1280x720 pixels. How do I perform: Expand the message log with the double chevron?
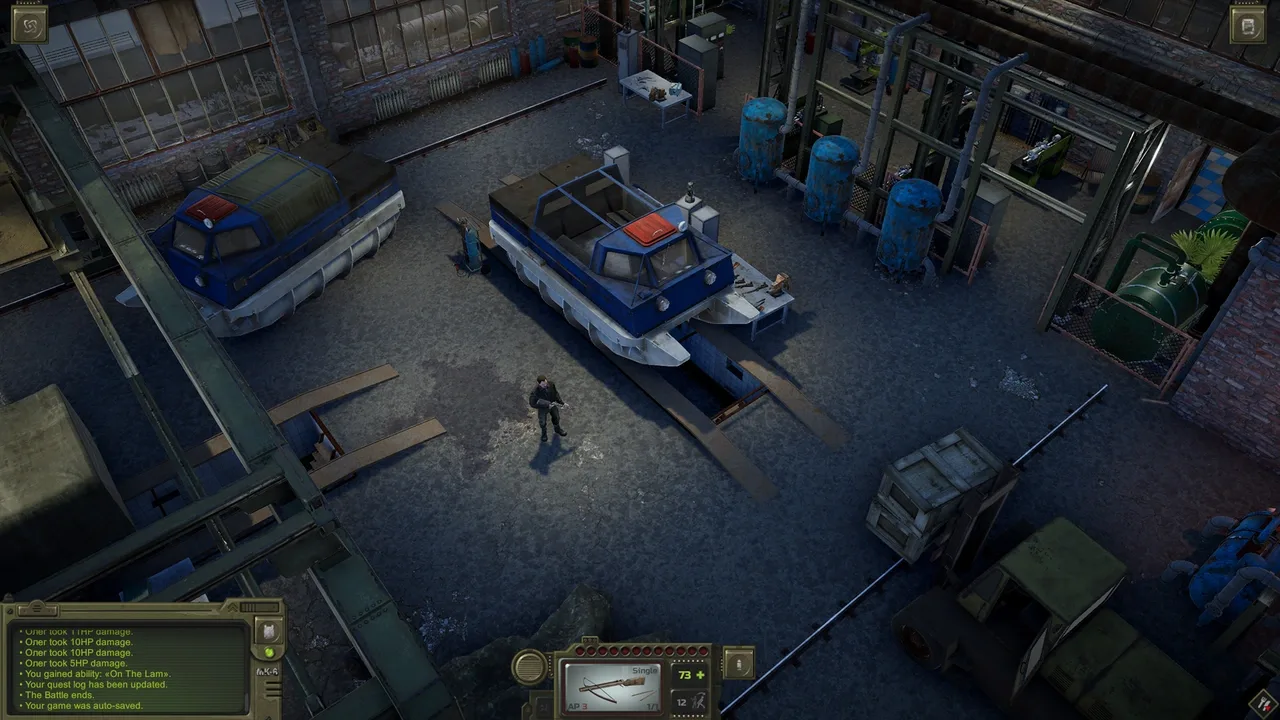(x=232, y=607)
